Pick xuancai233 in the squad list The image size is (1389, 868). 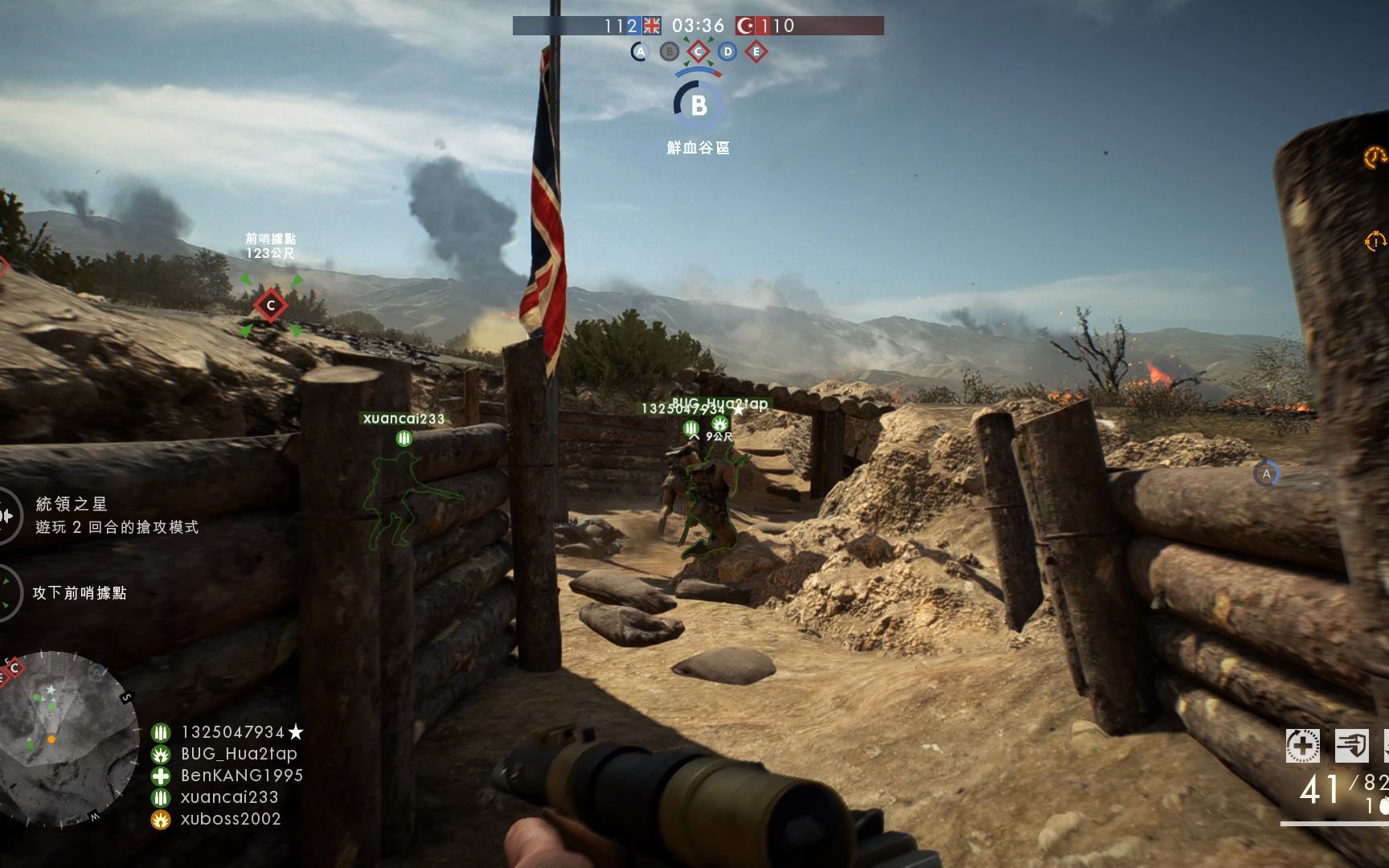pos(229,797)
